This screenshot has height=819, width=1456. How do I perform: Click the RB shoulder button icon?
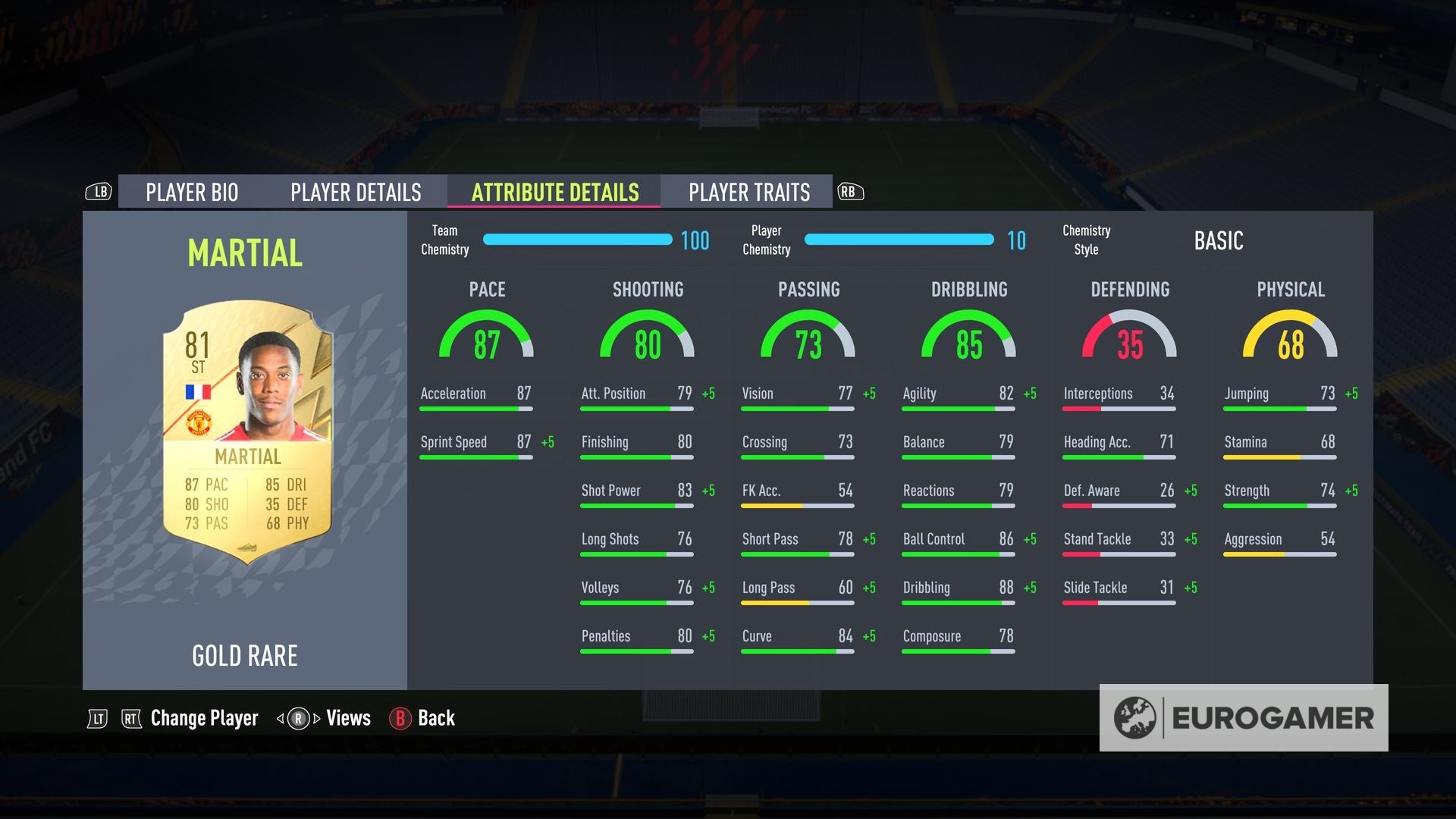[x=849, y=192]
